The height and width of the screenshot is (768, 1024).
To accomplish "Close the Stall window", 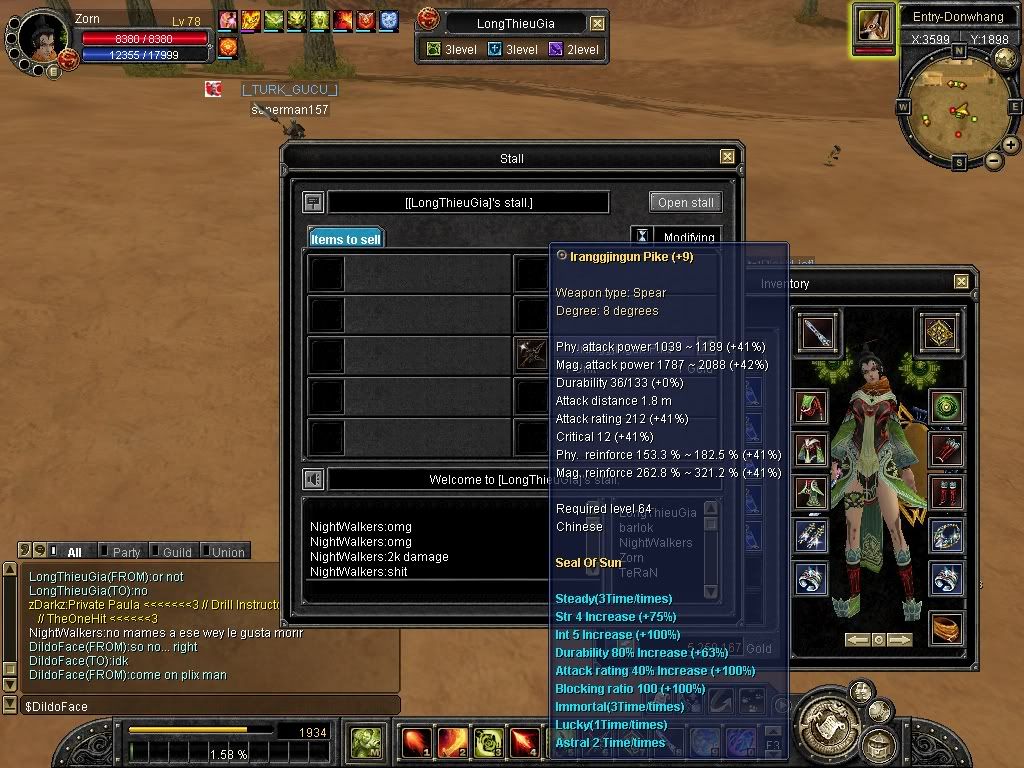I will [727, 157].
